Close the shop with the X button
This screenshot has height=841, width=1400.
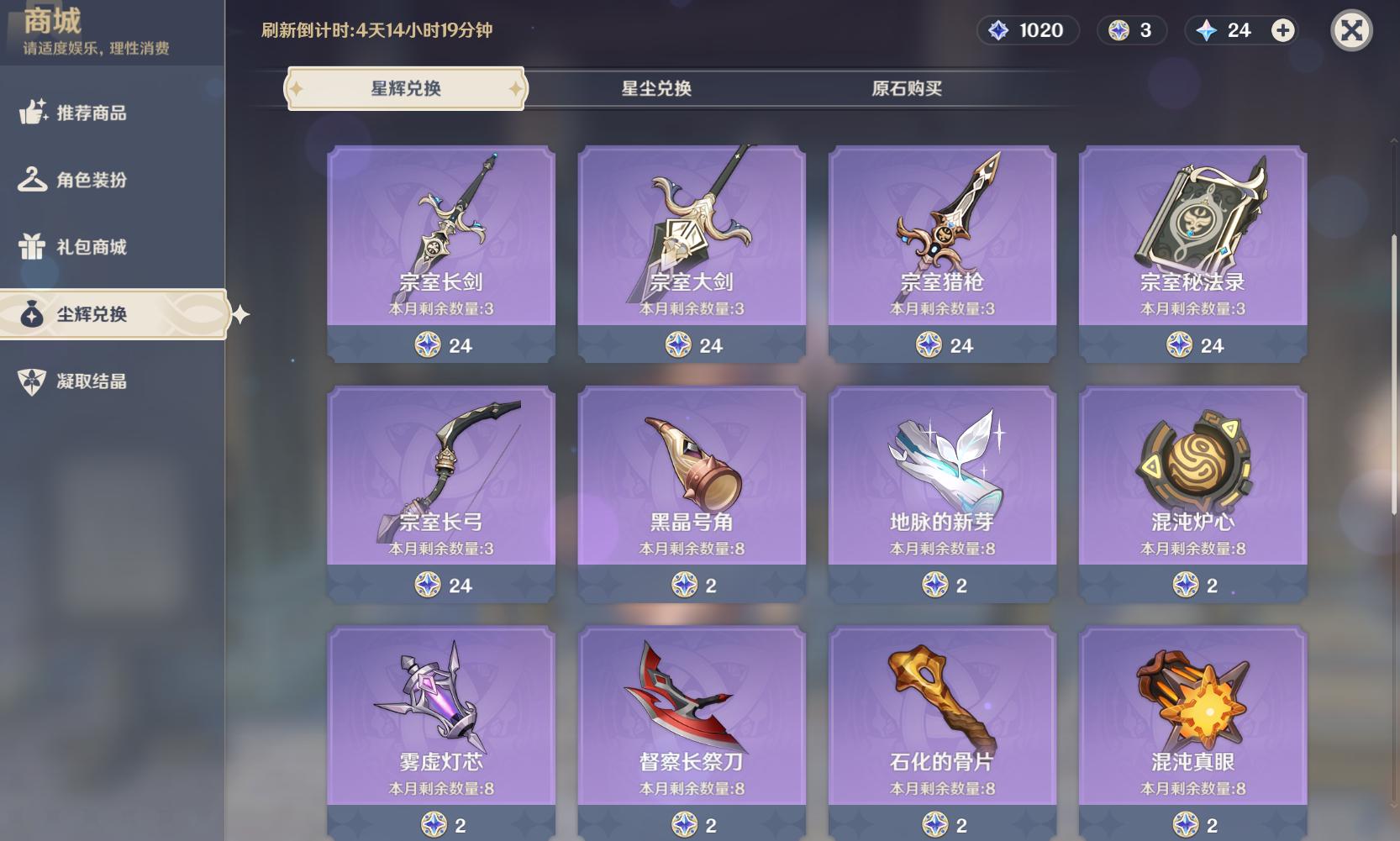tap(1351, 31)
